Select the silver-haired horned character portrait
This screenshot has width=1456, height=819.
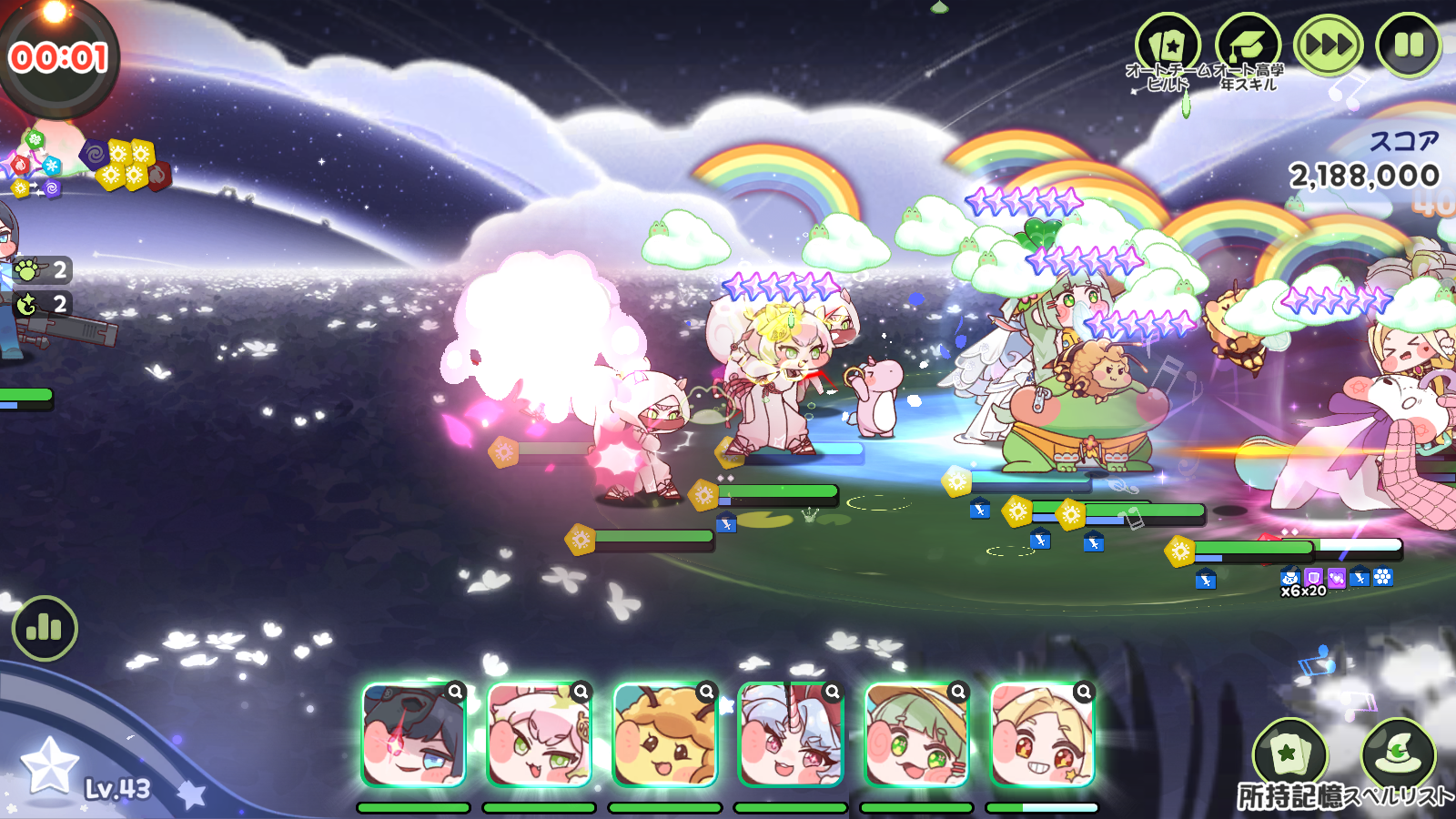point(790,737)
